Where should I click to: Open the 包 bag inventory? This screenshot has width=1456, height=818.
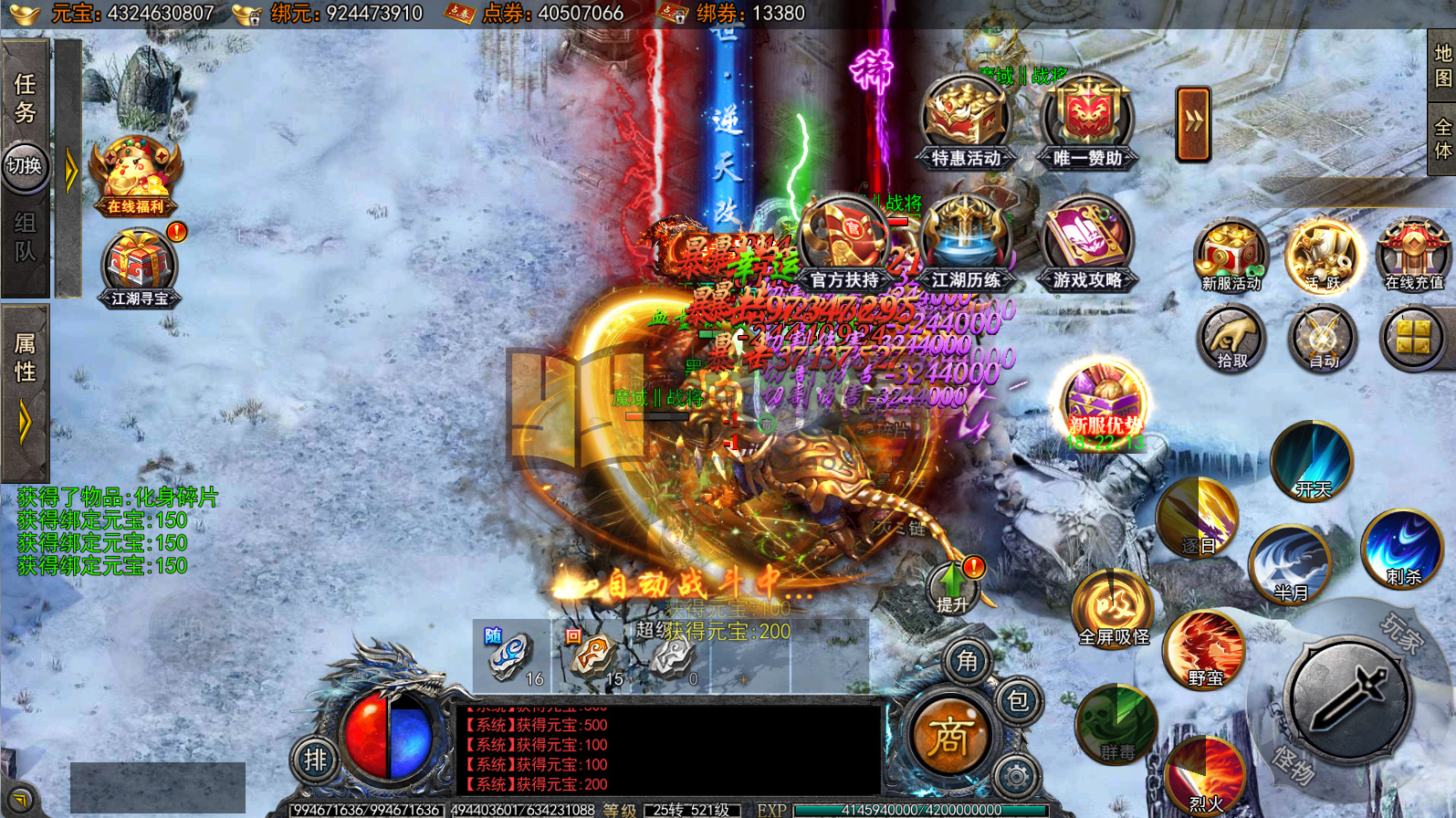1018,701
